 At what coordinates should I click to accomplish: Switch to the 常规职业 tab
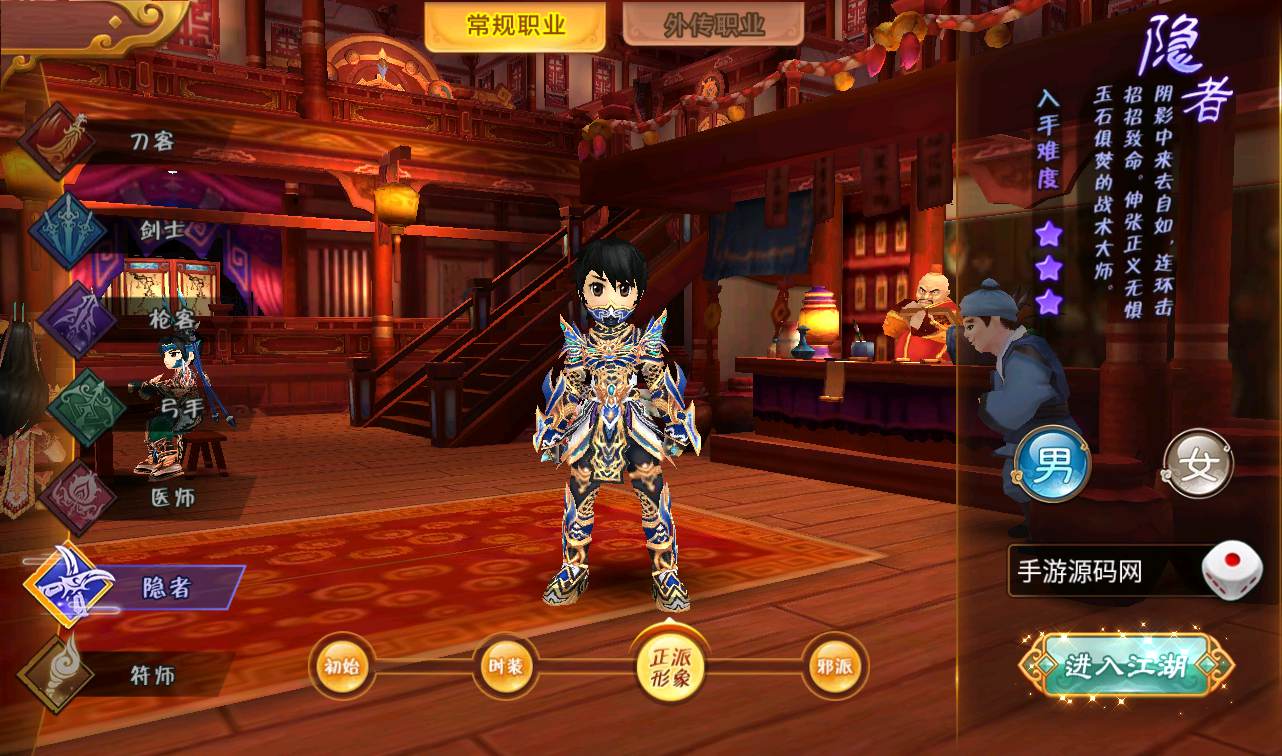(515, 26)
